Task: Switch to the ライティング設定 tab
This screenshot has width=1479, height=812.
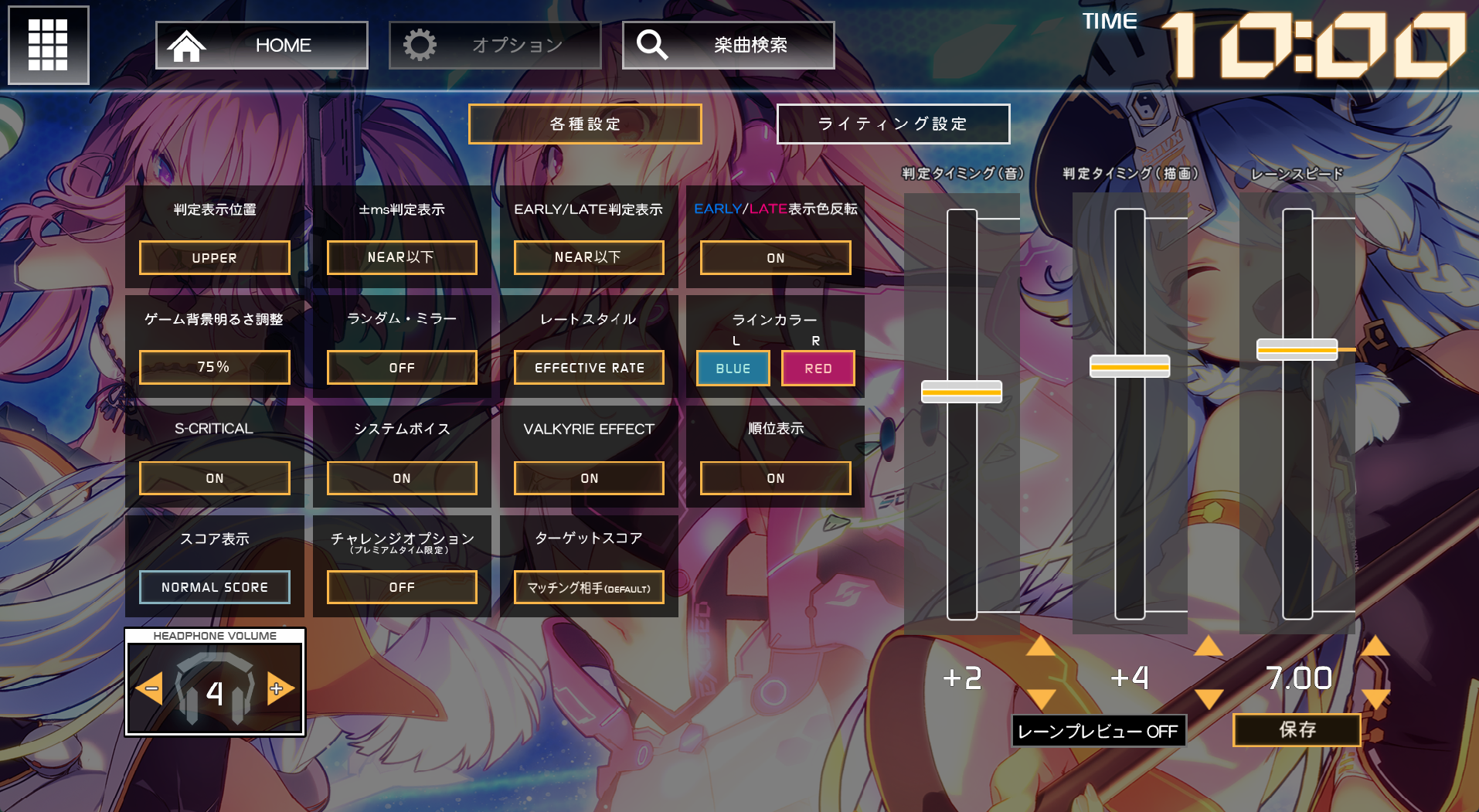Action: [x=892, y=124]
